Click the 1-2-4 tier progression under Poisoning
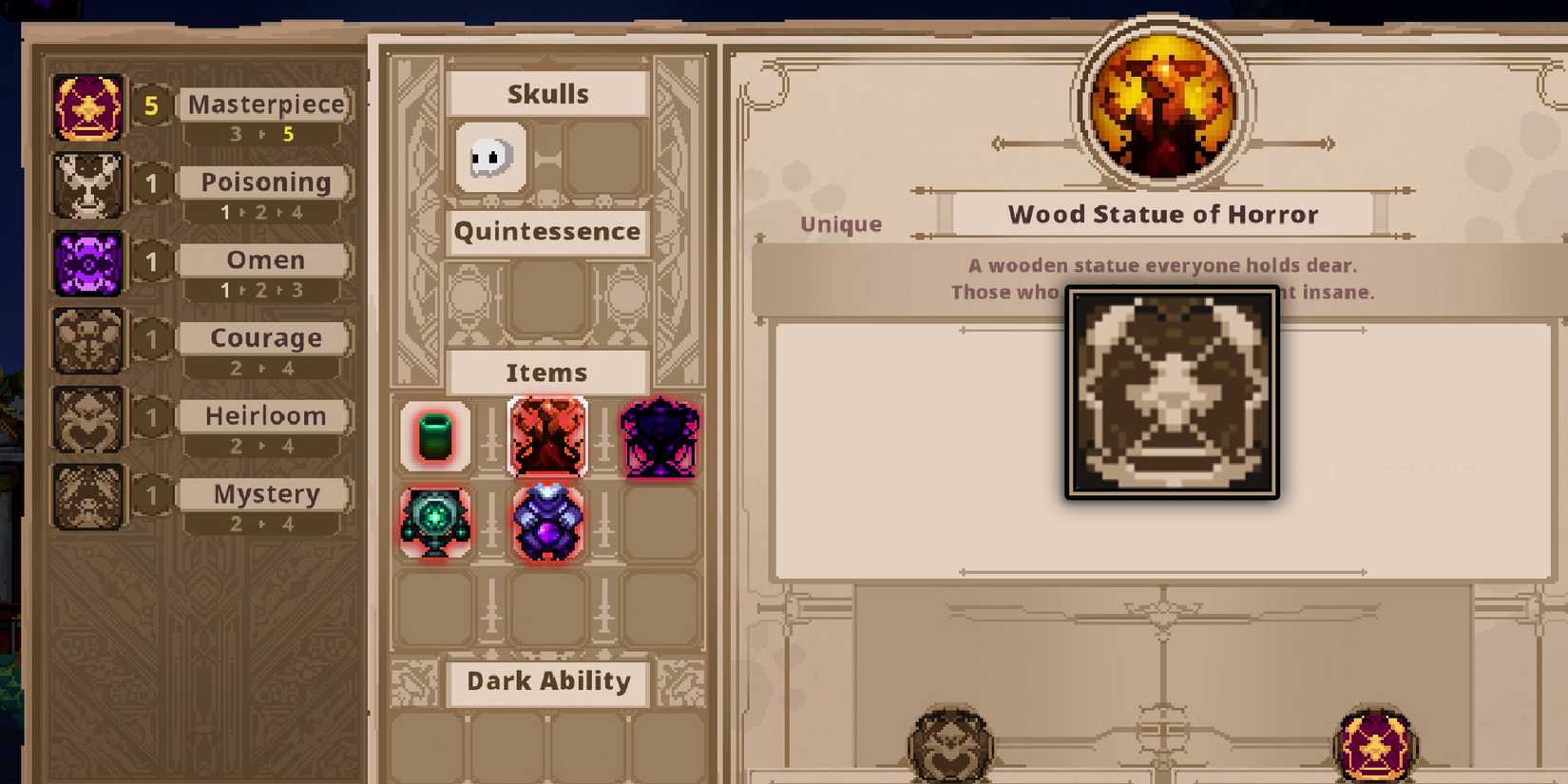1568x784 pixels. (x=264, y=211)
